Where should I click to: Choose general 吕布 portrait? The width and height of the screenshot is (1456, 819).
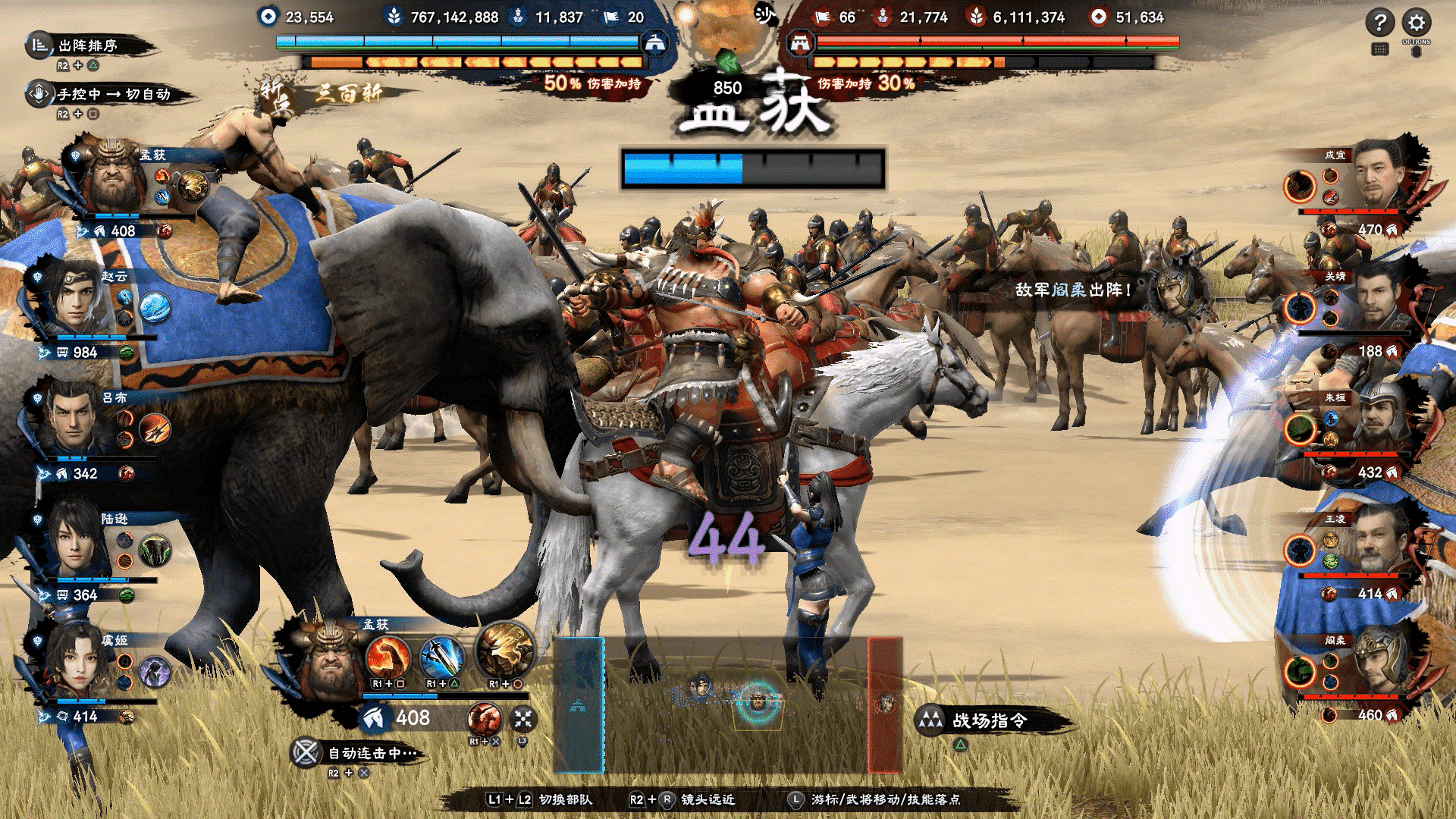point(74,419)
